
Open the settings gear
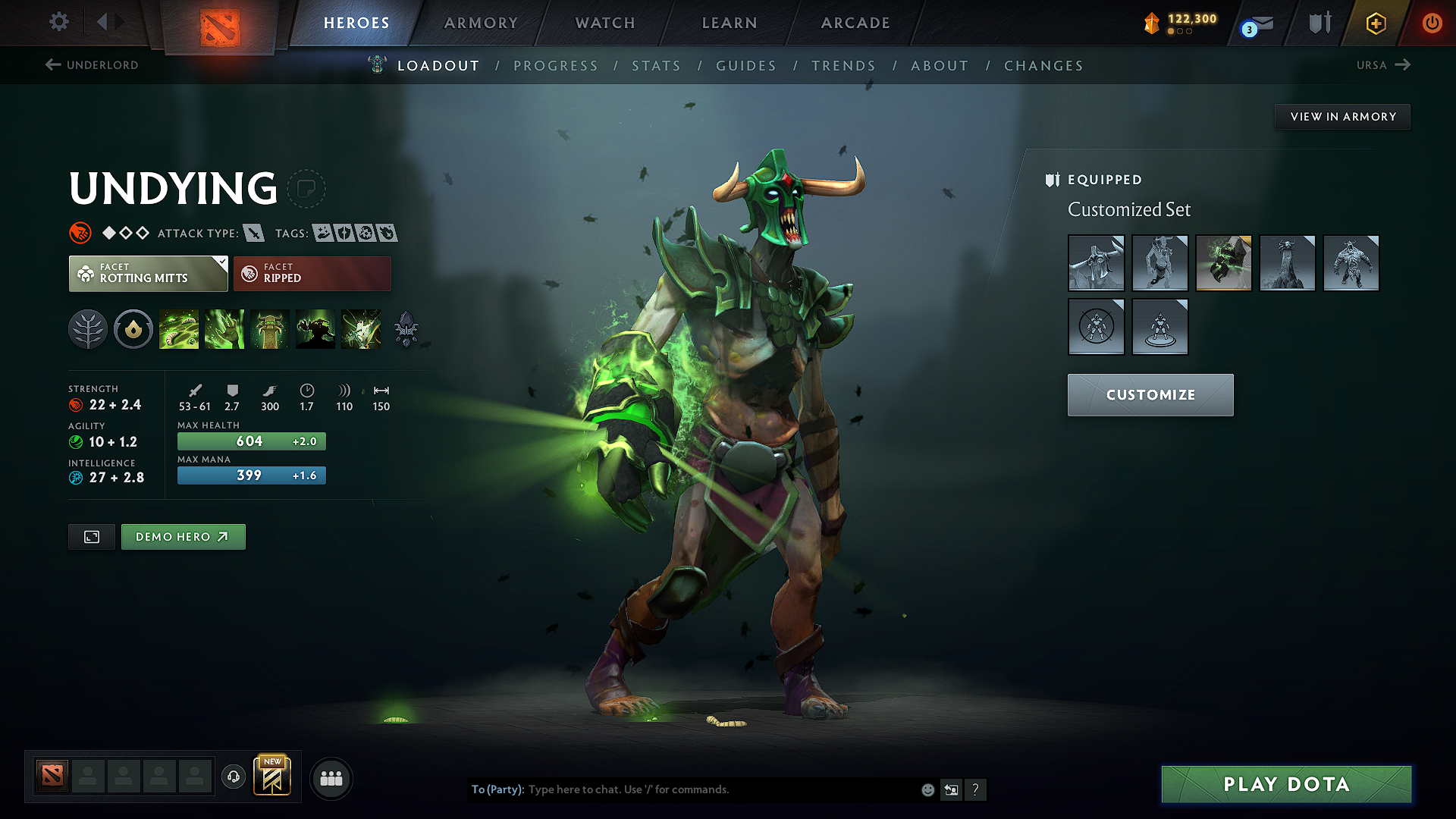[58, 23]
